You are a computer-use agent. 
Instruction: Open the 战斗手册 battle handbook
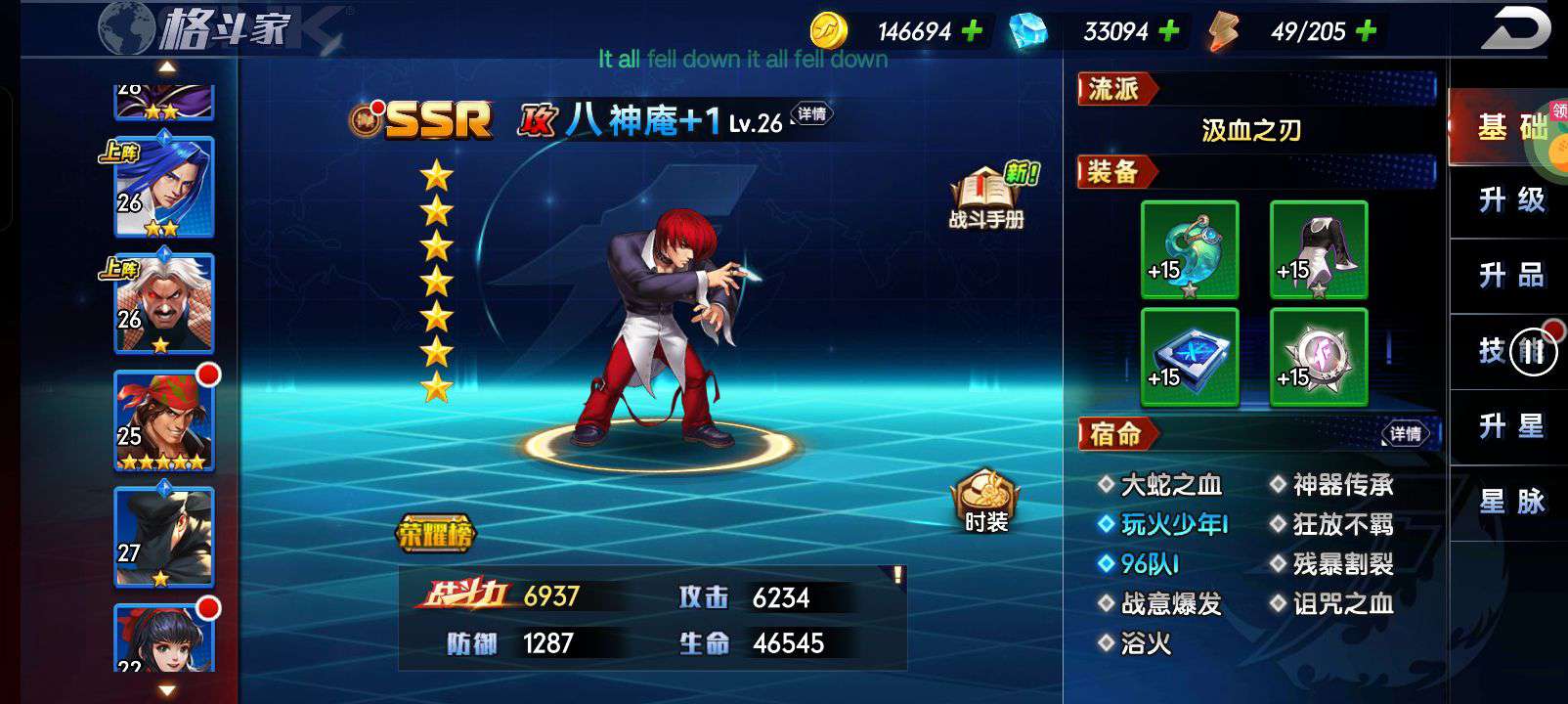(985, 198)
